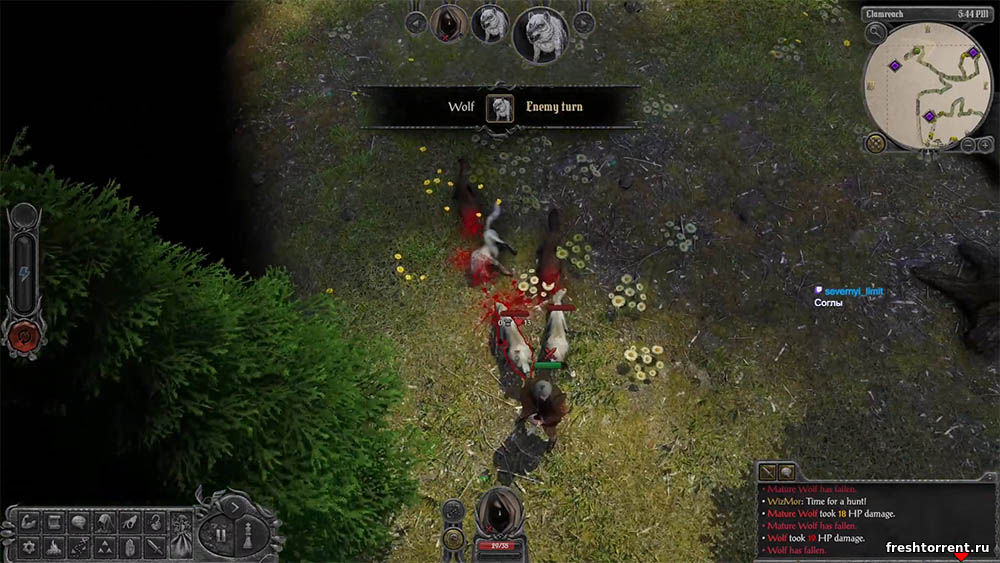Viewport: 1000px width, 563px height.
Task: Select the sword attack icon
Action: click(x=155, y=546)
